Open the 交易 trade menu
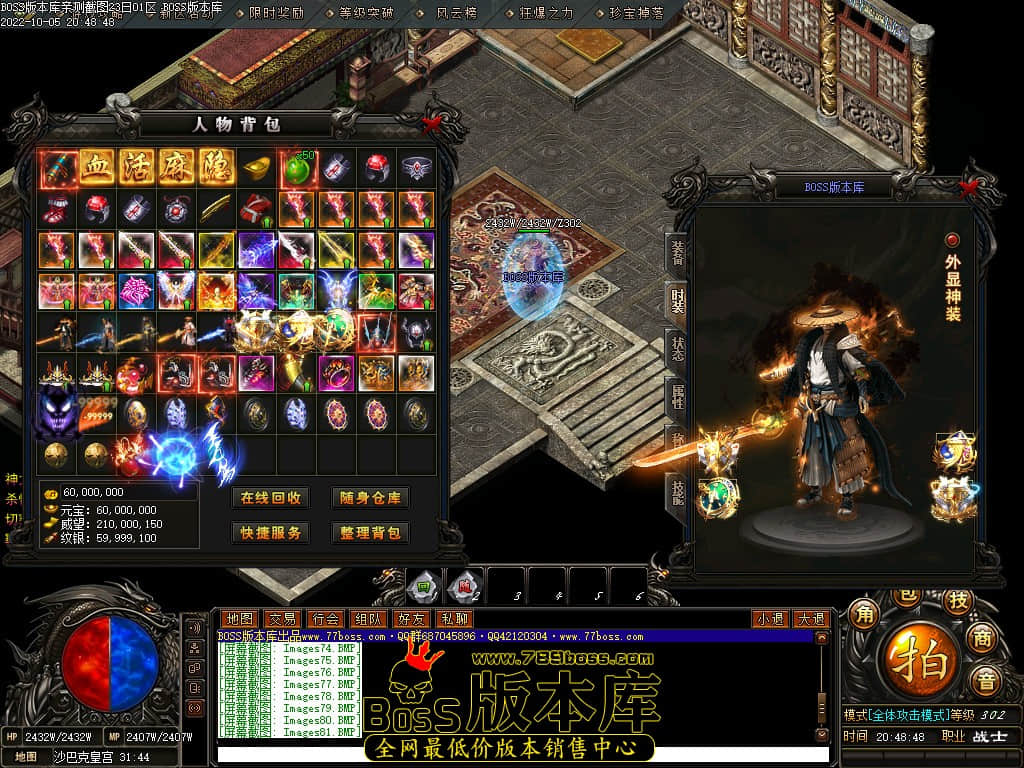1024x768 pixels. click(283, 620)
